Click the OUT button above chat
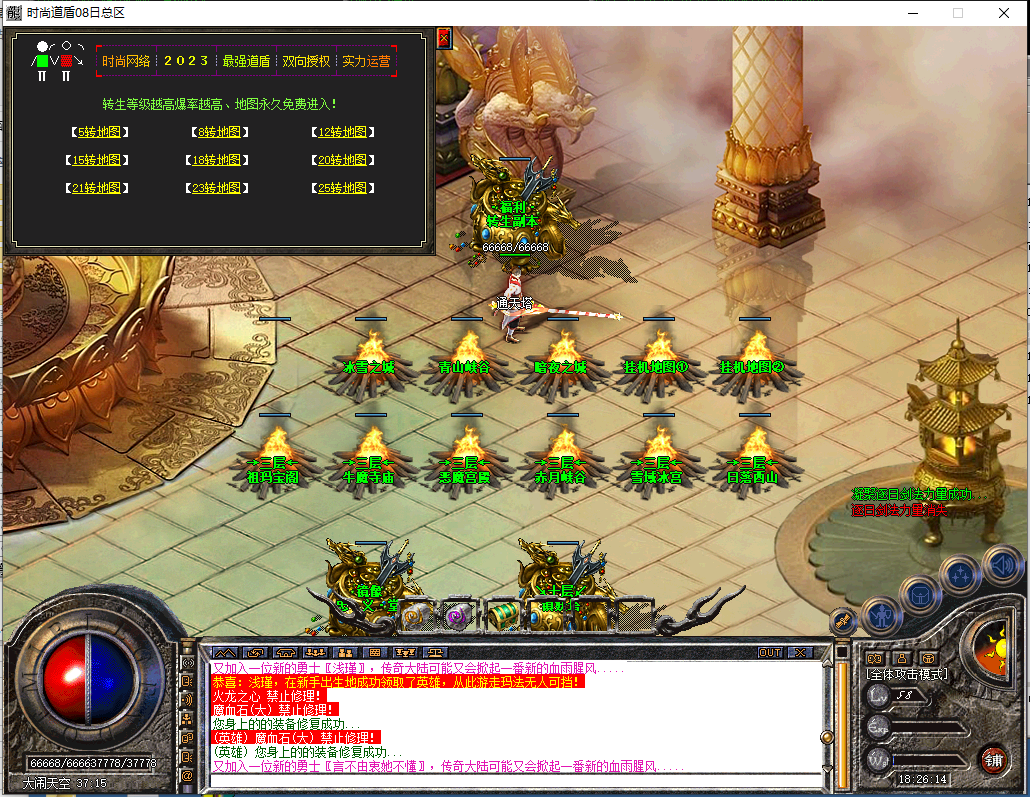 pyautogui.click(x=770, y=653)
